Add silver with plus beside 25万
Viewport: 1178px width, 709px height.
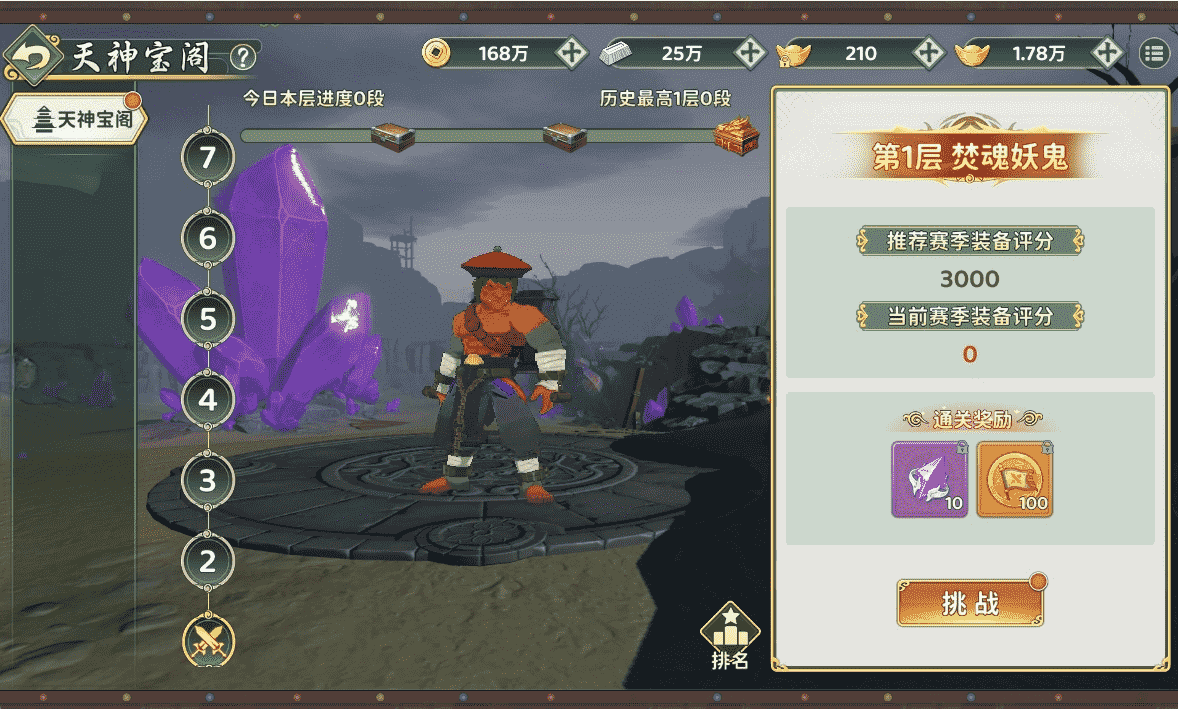[x=749, y=53]
